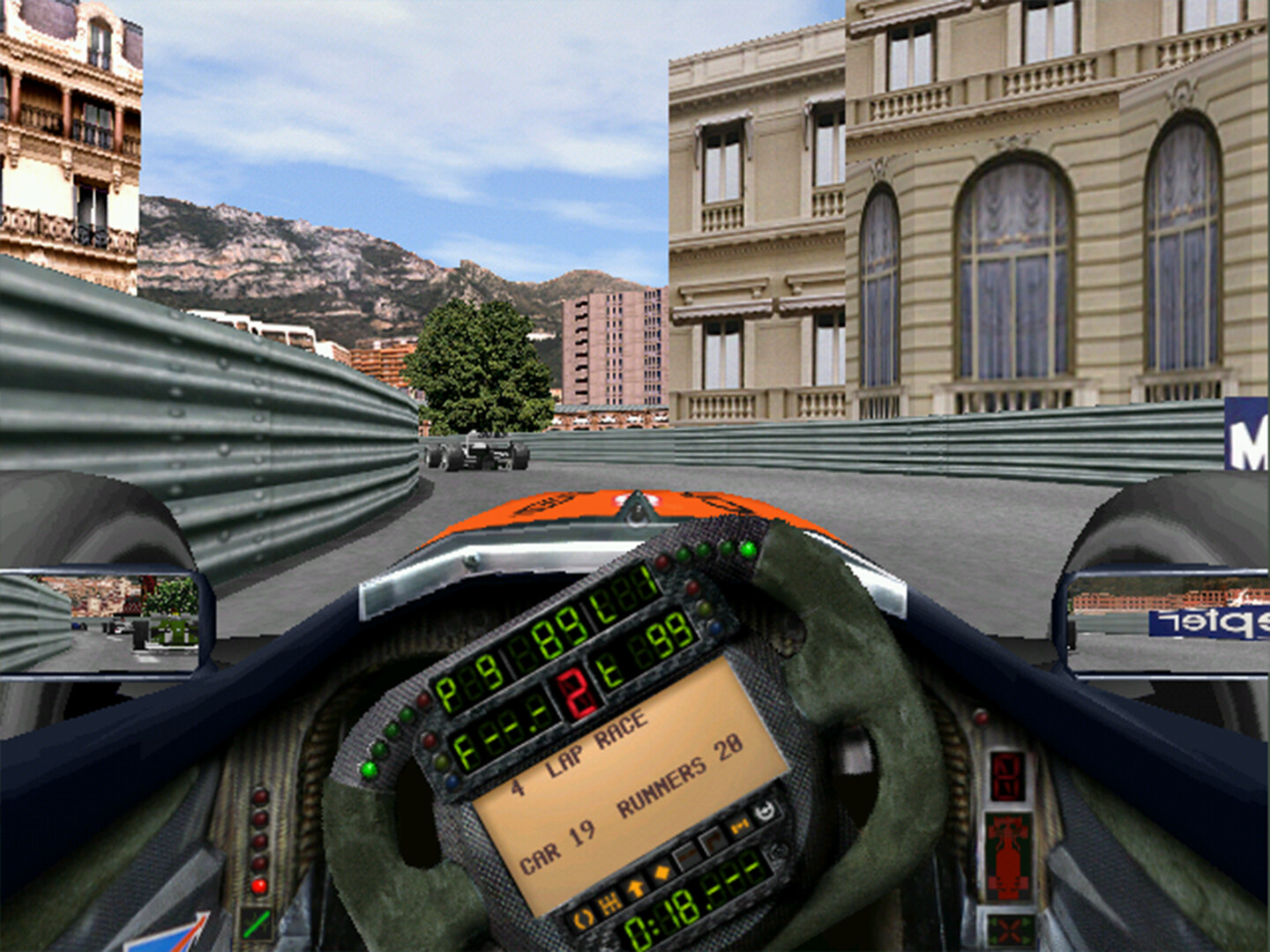Viewport: 1270px width, 952px height.
Task: Click the red car damage status icon
Action: (x=1008, y=856)
